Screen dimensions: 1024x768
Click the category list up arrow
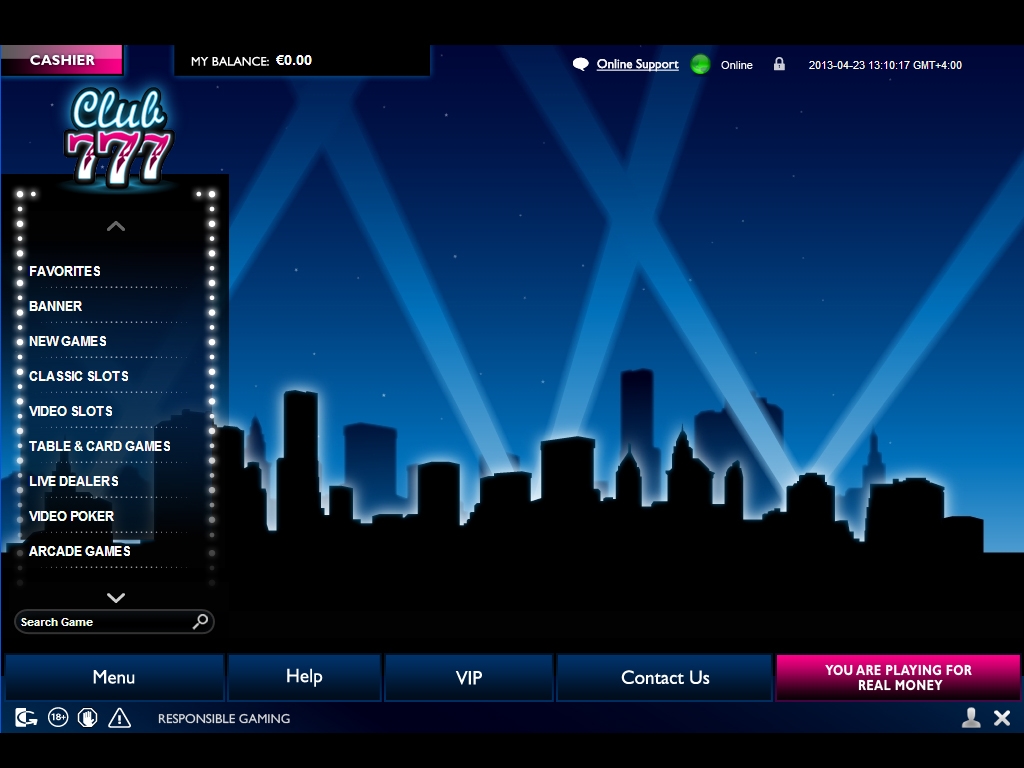click(116, 226)
